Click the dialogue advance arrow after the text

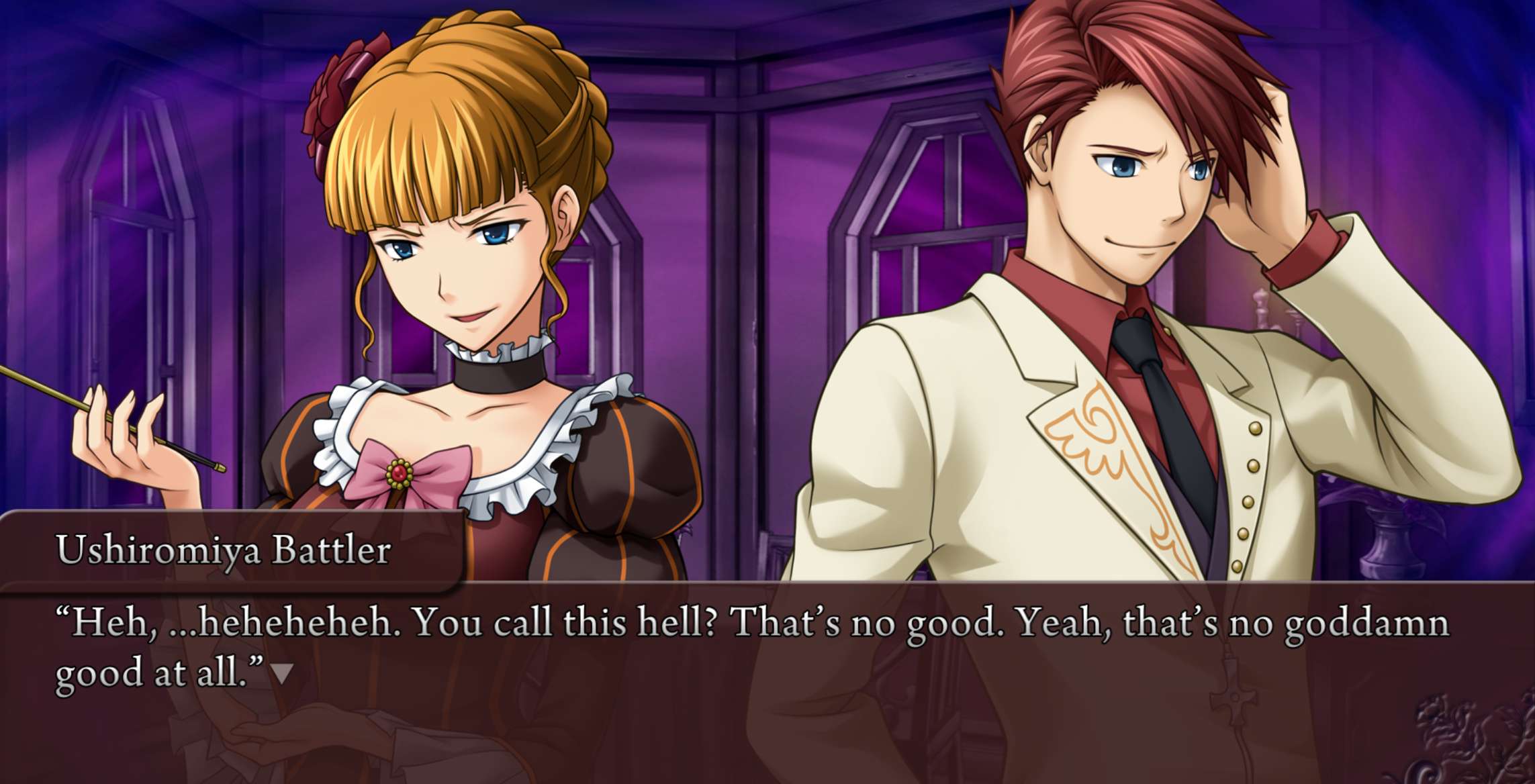[282, 673]
